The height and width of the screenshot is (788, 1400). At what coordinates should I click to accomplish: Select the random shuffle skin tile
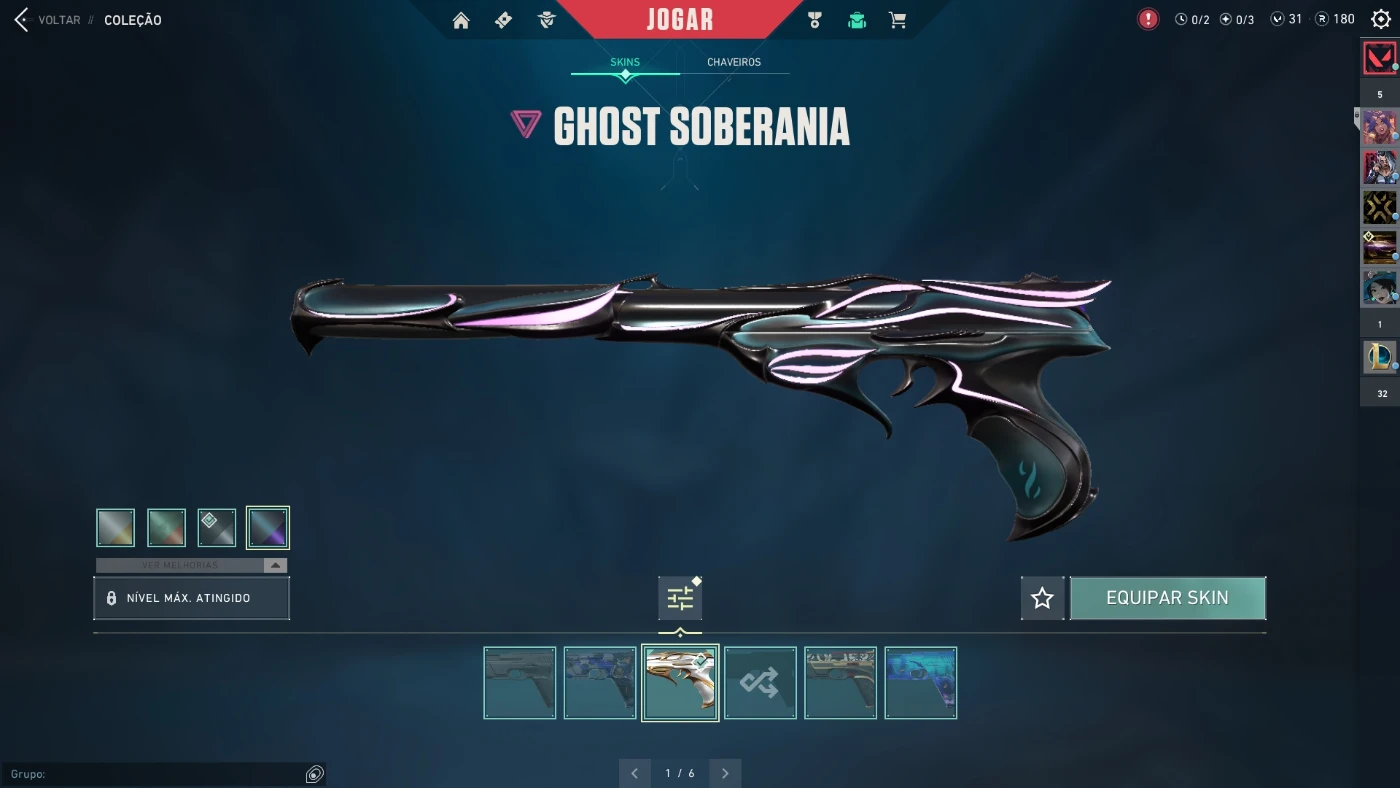tap(760, 683)
